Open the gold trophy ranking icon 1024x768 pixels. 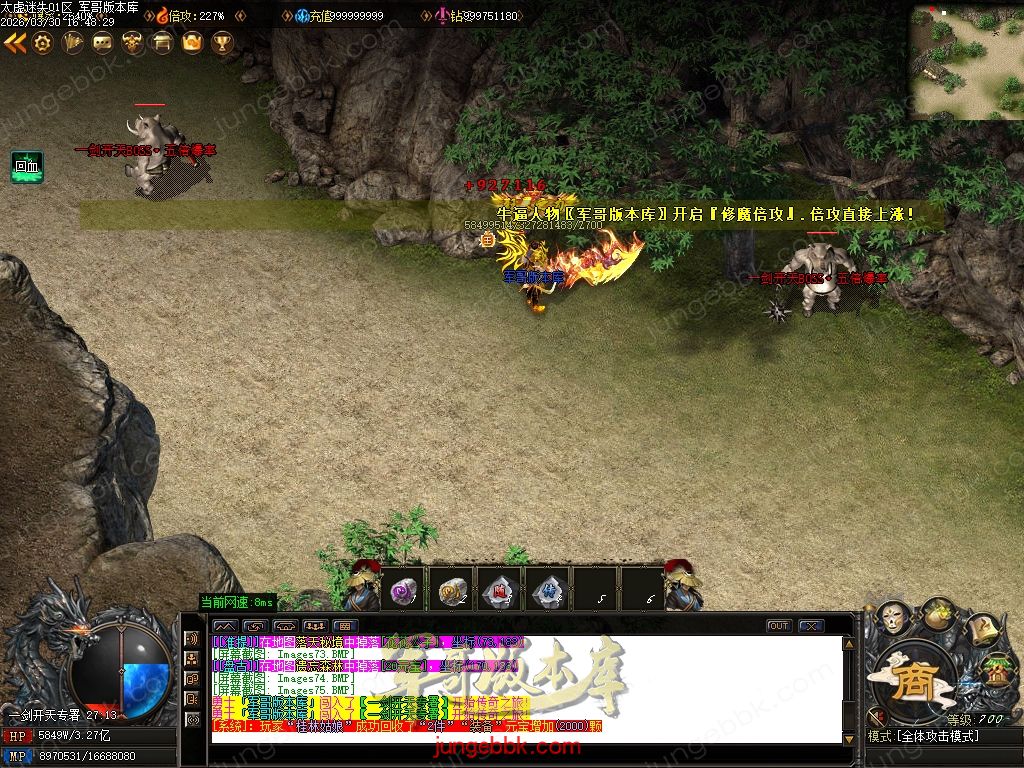[x=222, y=42]
